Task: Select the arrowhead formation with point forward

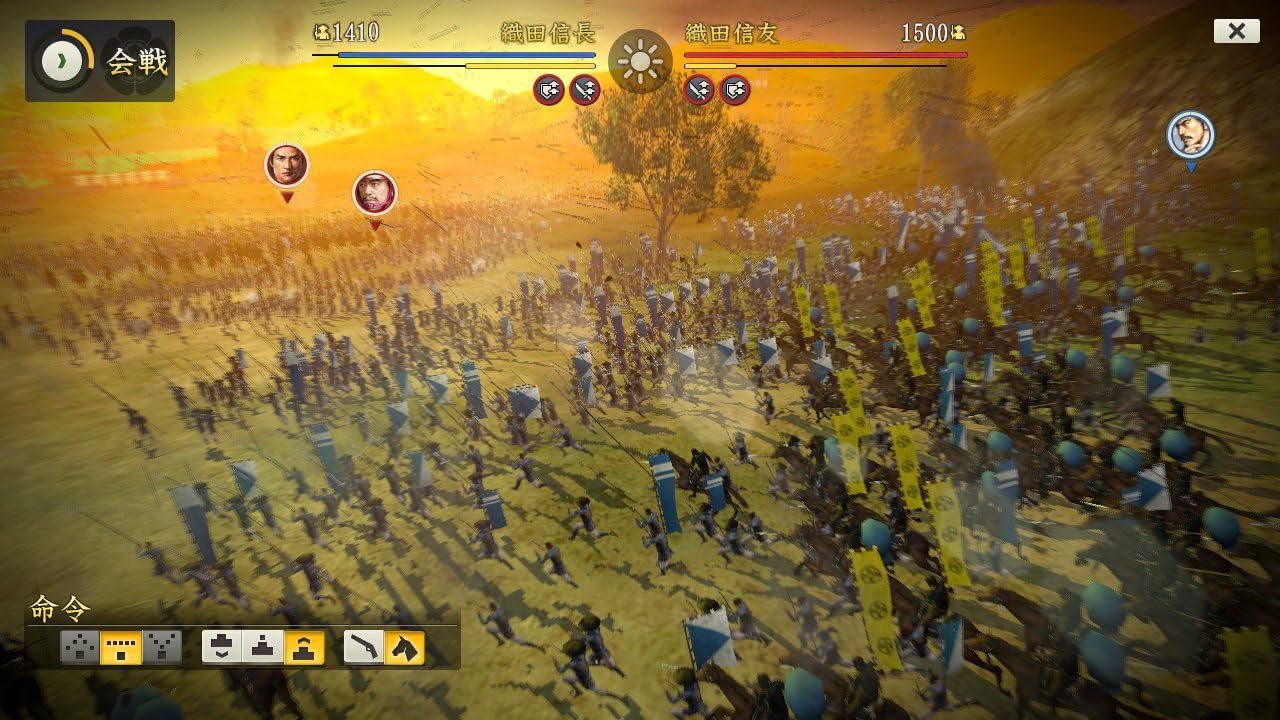Action: click(80, 647)
